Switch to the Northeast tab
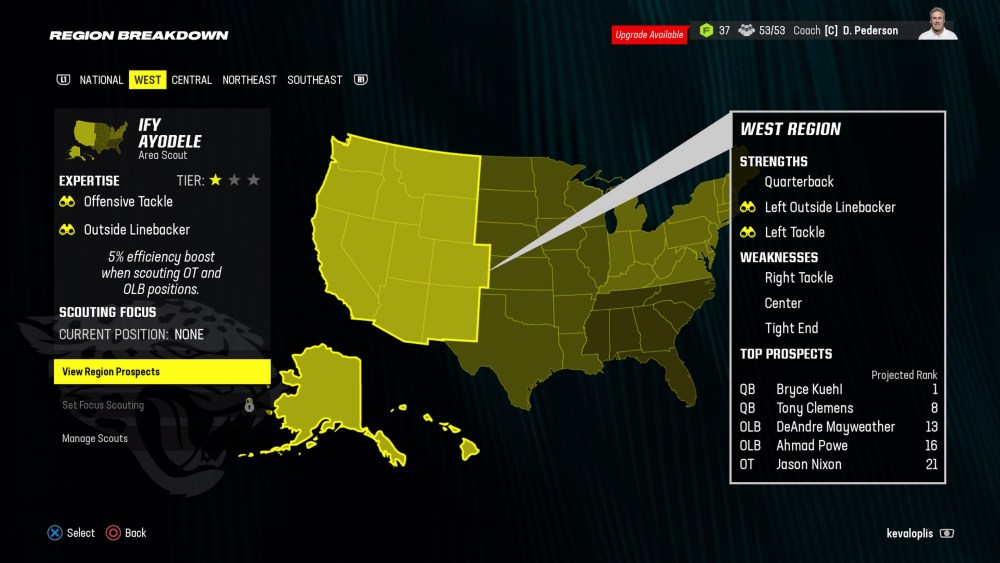The height and width of the screenshot is (563, 1000). [x=249, y=80]
